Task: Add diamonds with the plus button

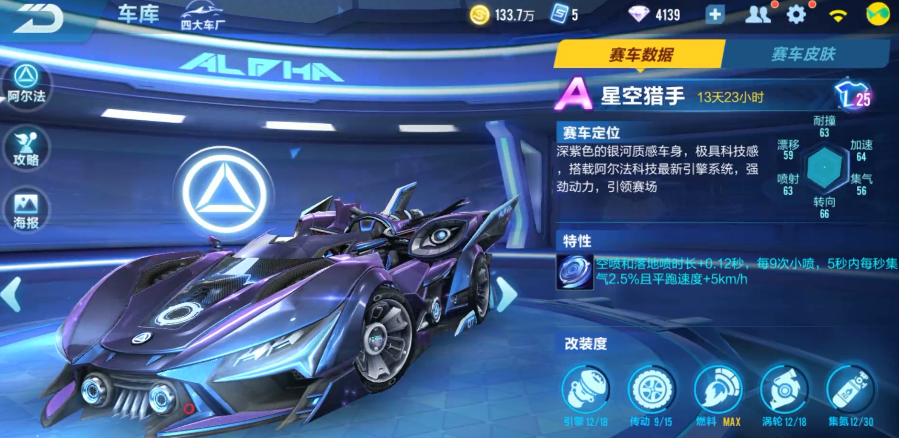Action: [x=715, y=14]
